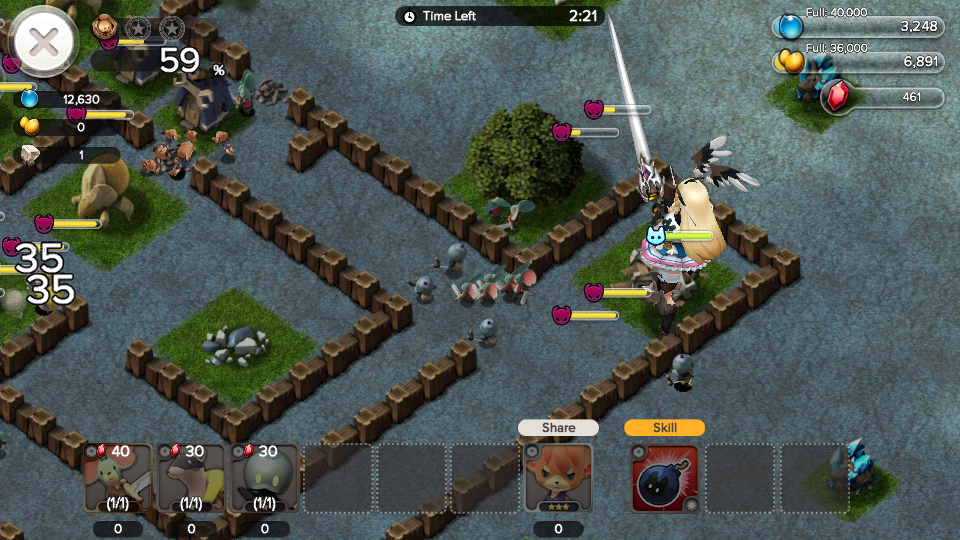Choose the black-and-white bird unit card
Viewport: 960px width, 540px height.
coord(191,478)
